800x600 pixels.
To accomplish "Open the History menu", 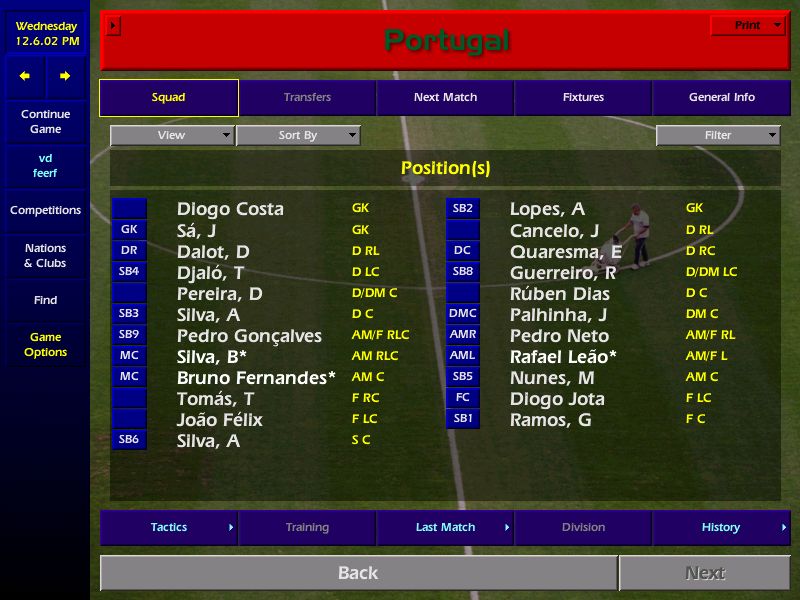I will (x=721, y=528).
